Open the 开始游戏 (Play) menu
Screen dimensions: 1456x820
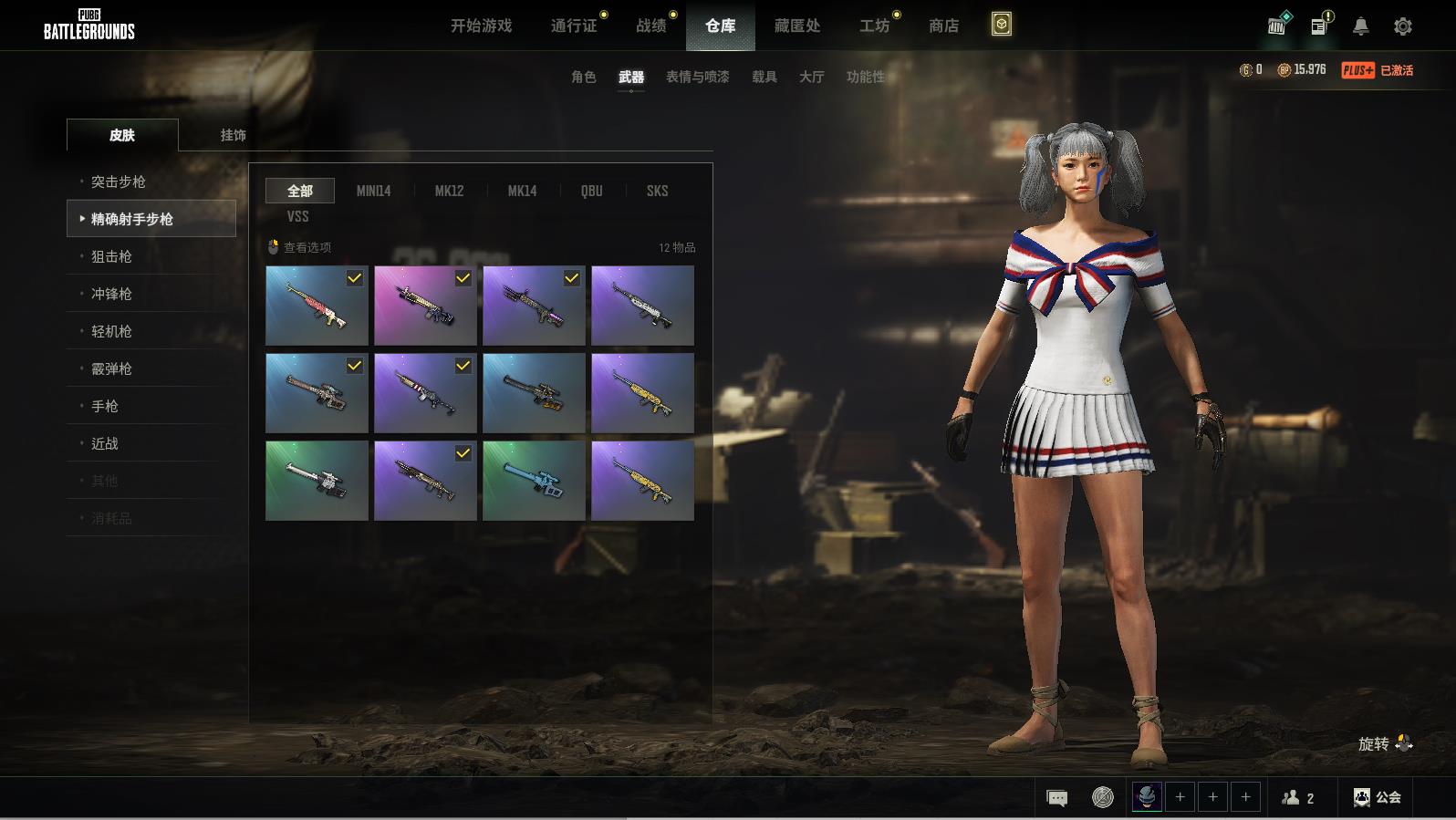point(481,26)
